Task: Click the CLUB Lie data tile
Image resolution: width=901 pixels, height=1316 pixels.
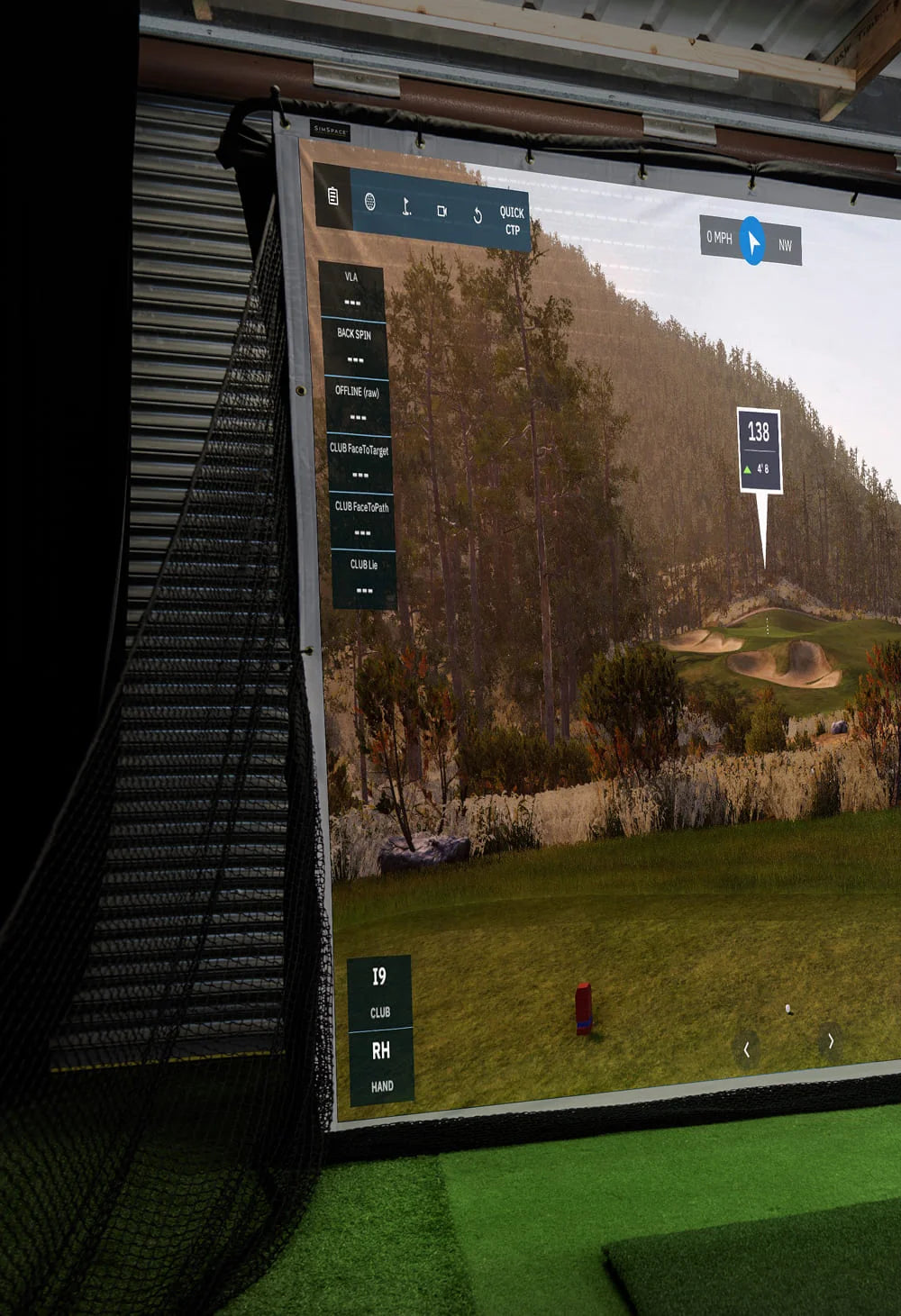Action: 364,577
